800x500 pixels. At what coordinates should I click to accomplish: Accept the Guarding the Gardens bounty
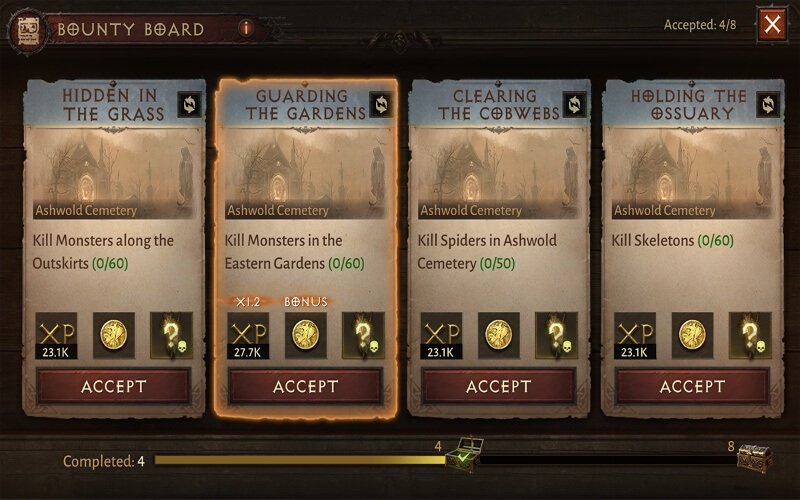coord(306,386)
